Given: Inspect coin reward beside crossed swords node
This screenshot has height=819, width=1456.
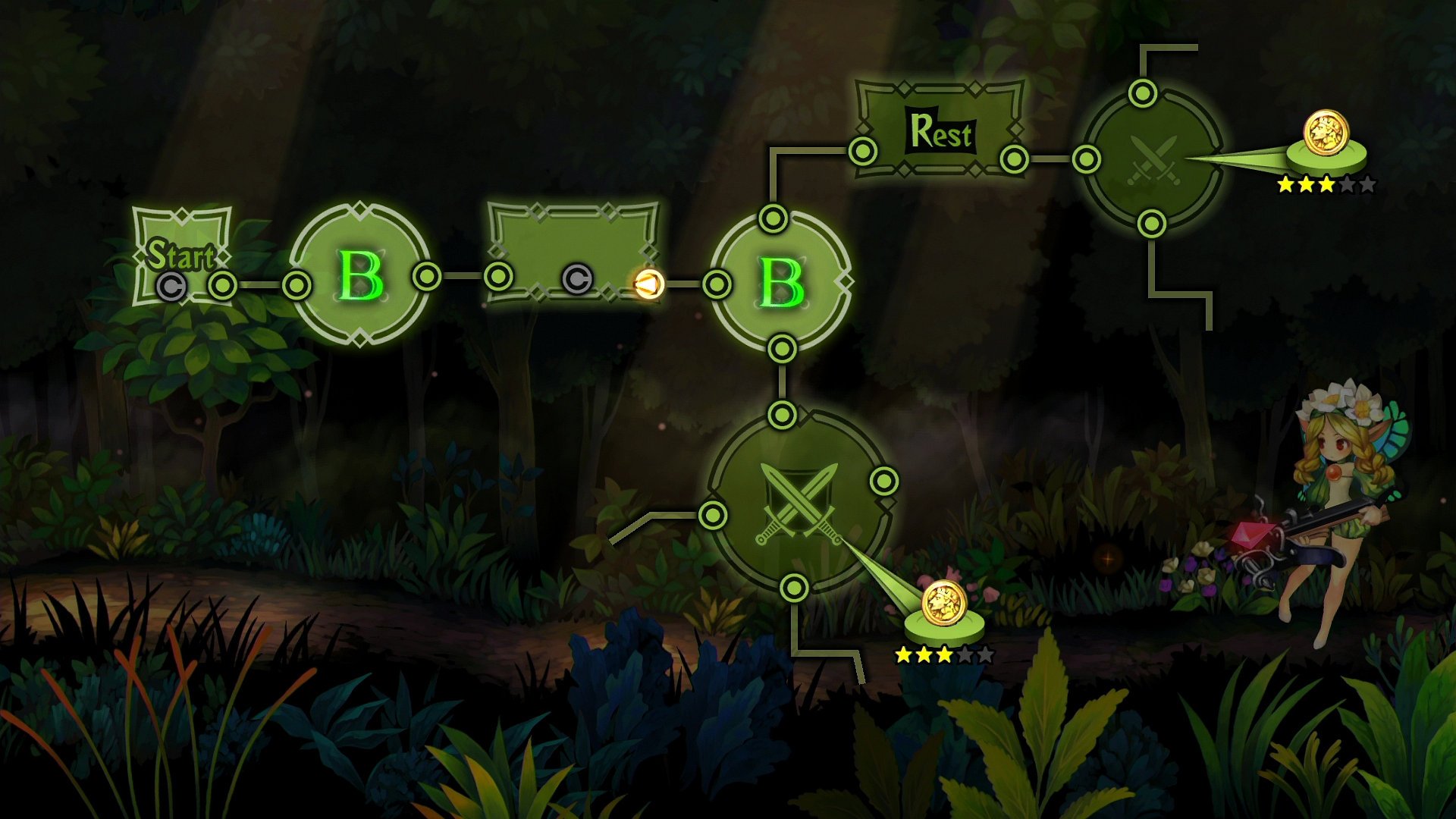Looking at the screenshot, I should point(1326,134).
